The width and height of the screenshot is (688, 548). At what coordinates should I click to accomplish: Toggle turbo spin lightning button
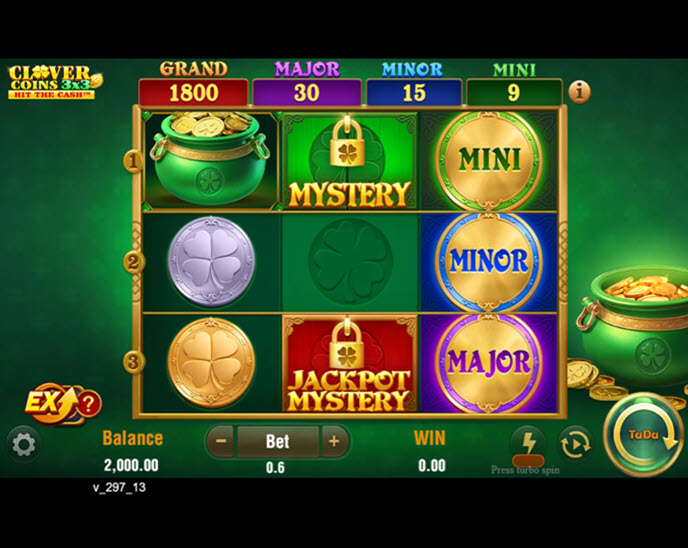(x=527, y=442)
